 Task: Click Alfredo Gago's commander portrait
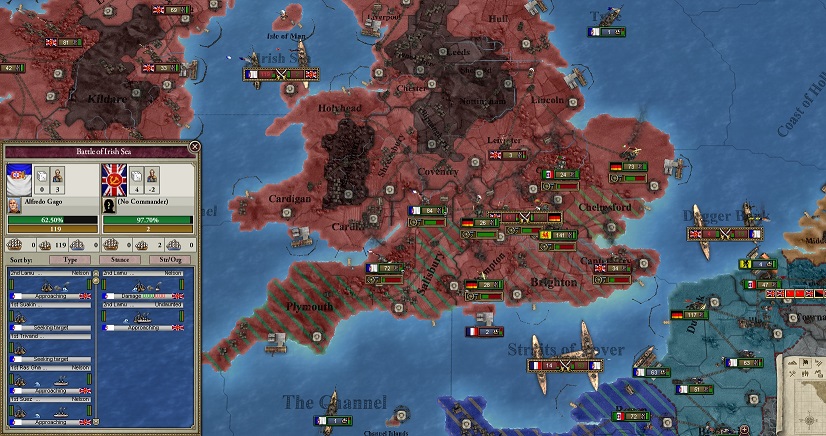[x=13, y=204]
